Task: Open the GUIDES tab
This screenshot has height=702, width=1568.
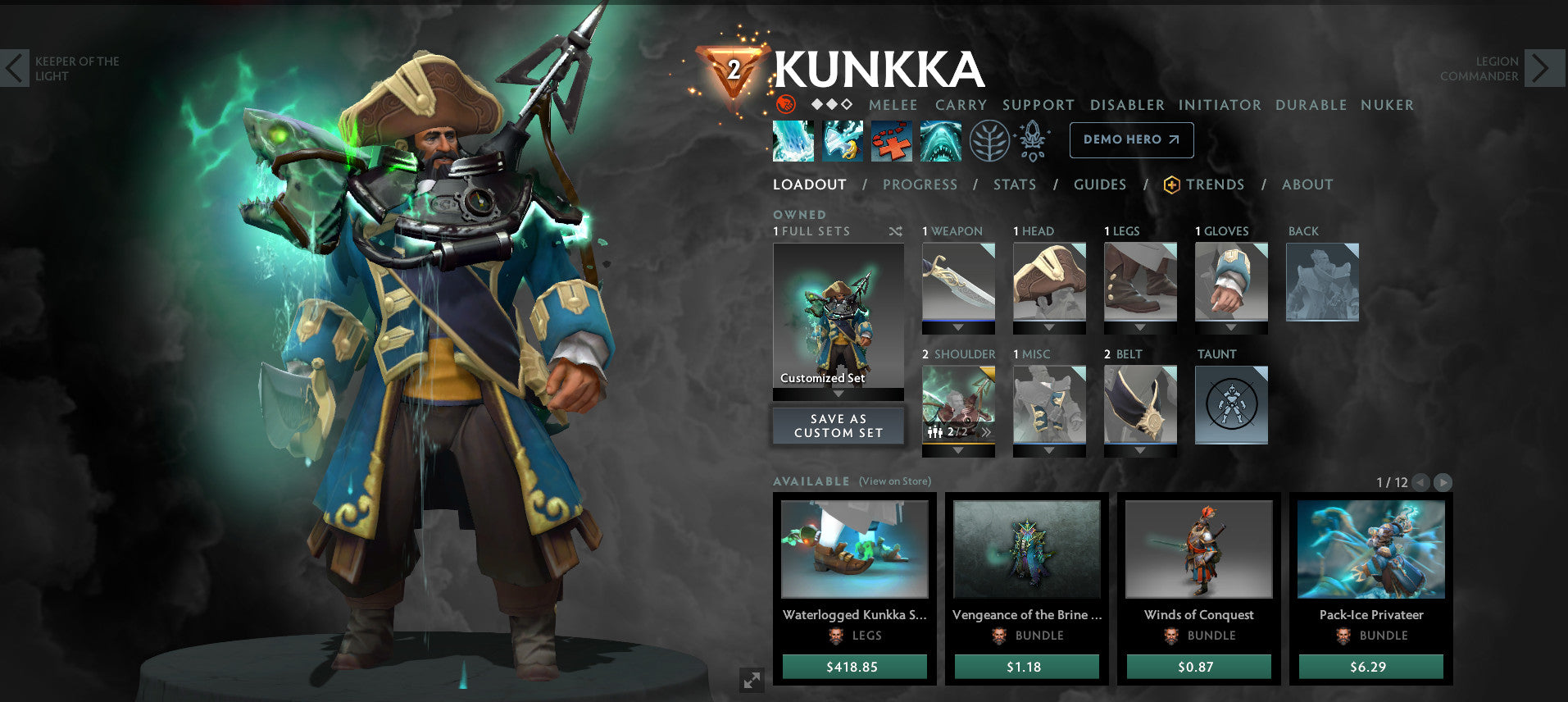Action: click(1099, 185)
